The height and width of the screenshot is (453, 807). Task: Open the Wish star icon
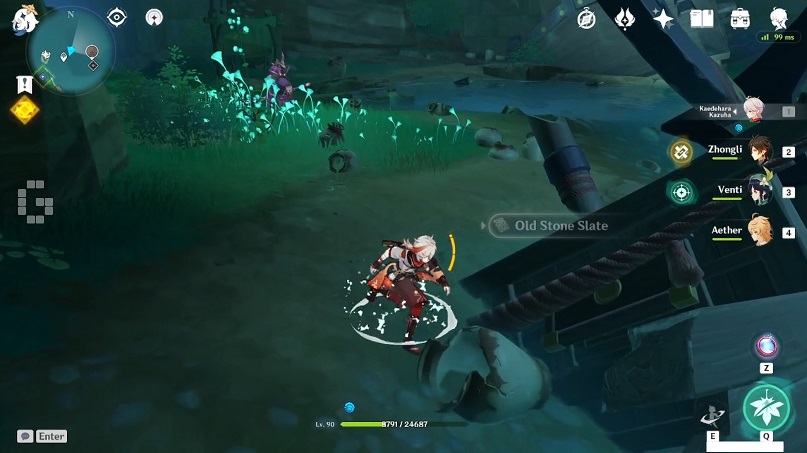pos(663,18)
